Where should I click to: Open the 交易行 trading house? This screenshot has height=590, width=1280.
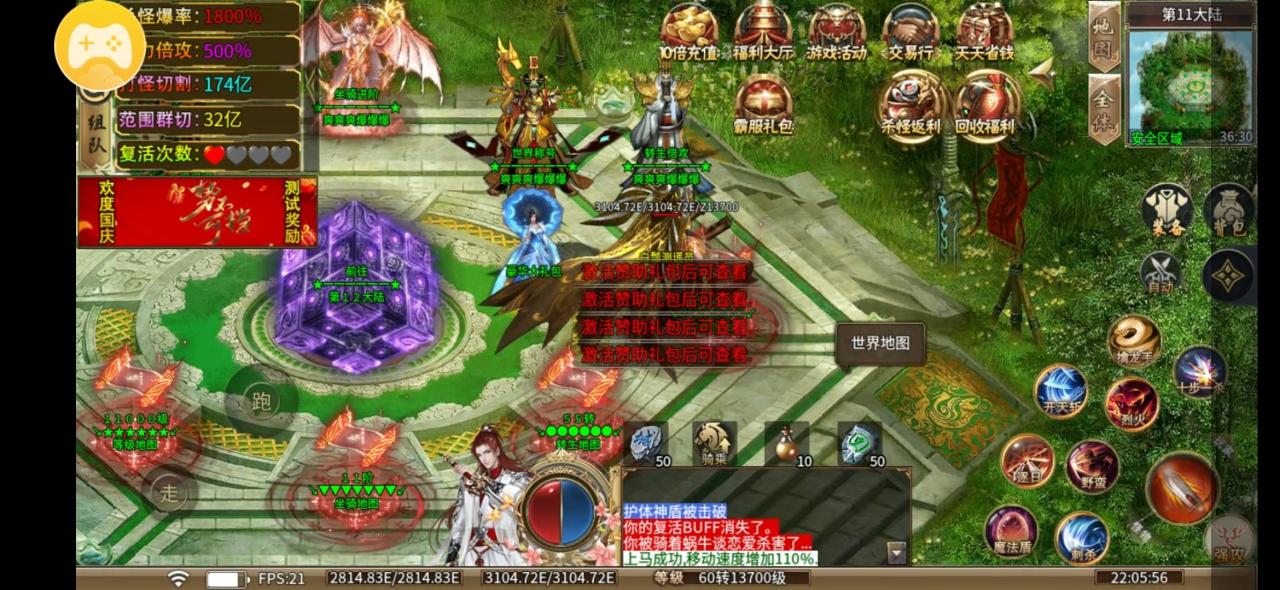pyautogui.click(x=910, y=30)
